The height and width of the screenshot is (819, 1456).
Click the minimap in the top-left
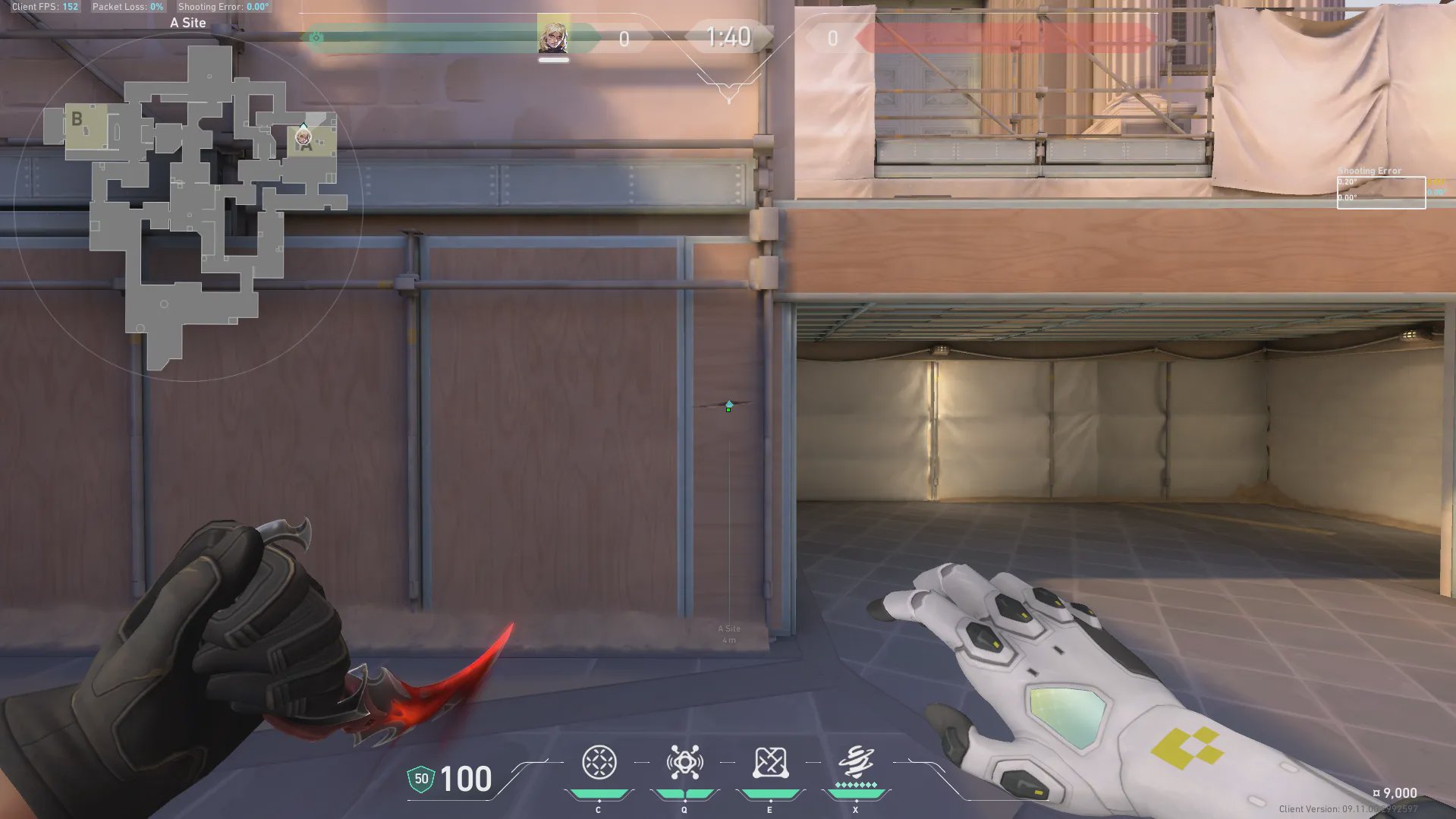tap(188, 206)
